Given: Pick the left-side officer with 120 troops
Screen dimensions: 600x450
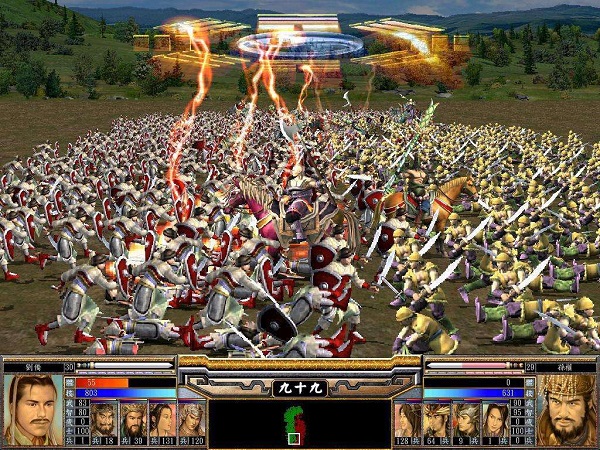Looking at the screenshot, I should [191, 419].
